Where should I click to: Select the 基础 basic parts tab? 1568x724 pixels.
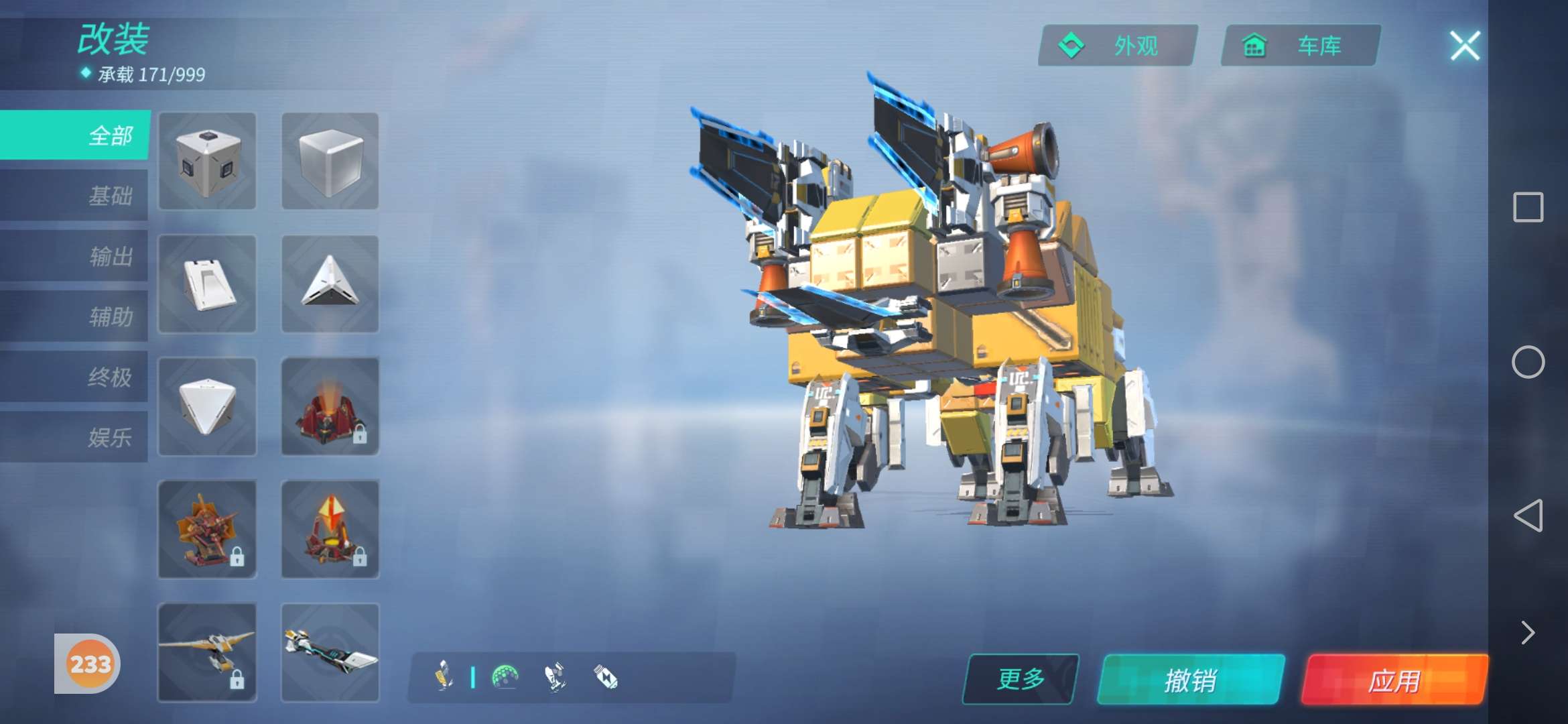point(75,196)
